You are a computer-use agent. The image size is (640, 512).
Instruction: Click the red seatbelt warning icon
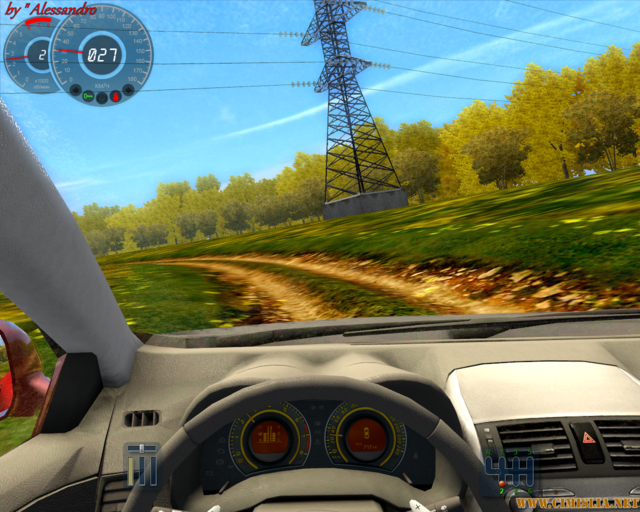[x=116, y=96]
